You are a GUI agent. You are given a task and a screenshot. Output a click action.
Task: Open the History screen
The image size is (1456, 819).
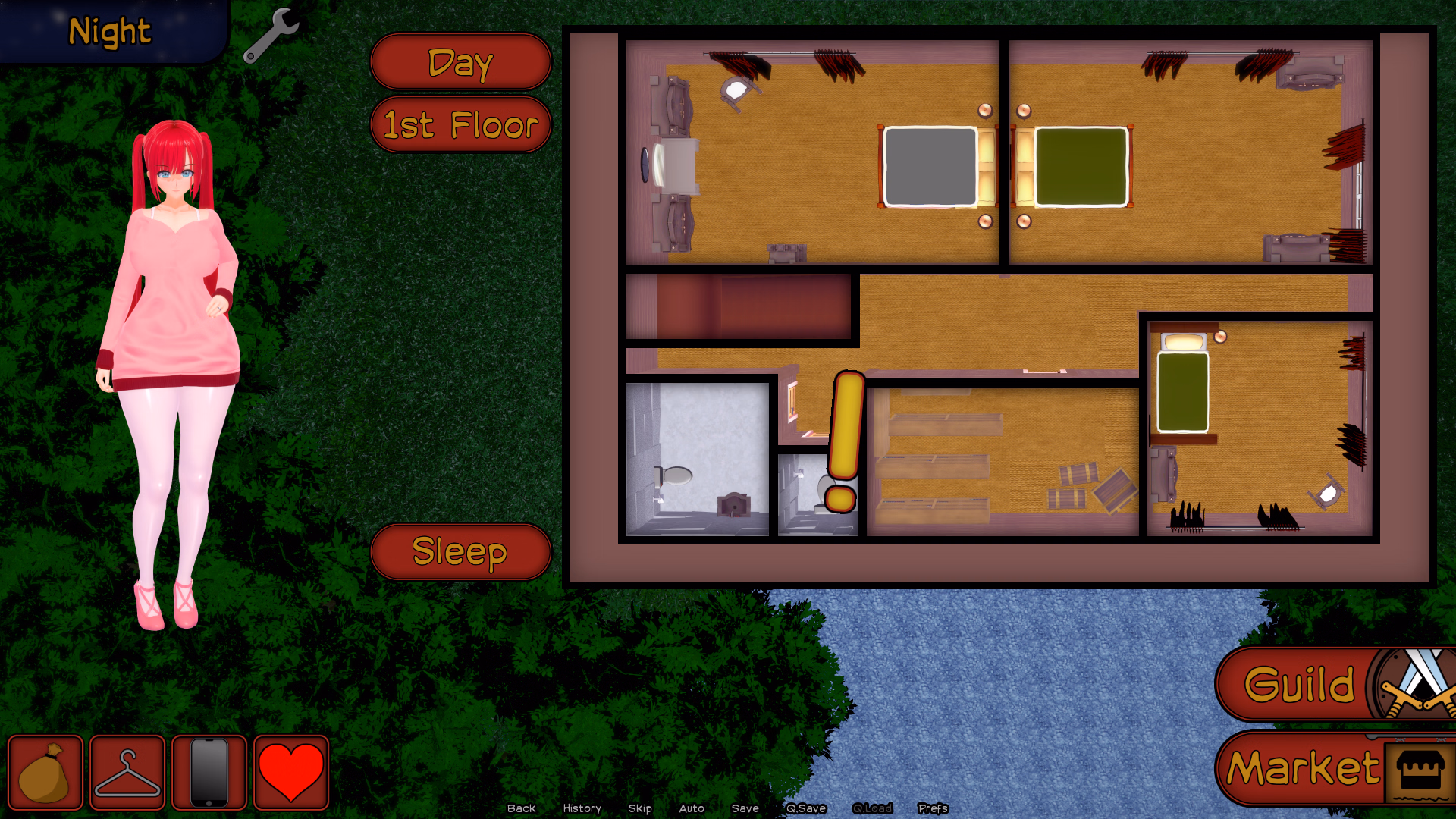(x=581, y=808)
